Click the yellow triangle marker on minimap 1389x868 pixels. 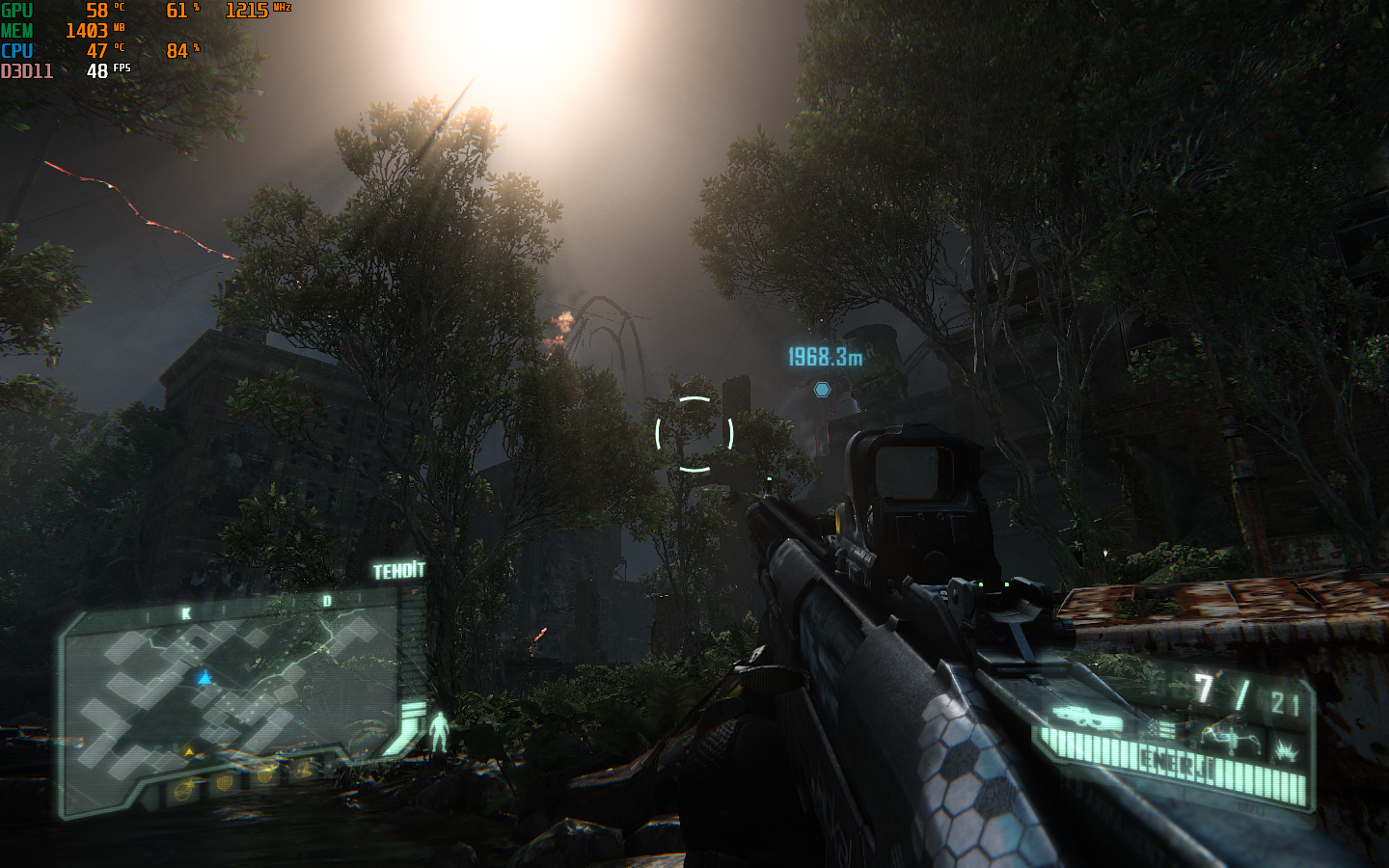[190, 751]
